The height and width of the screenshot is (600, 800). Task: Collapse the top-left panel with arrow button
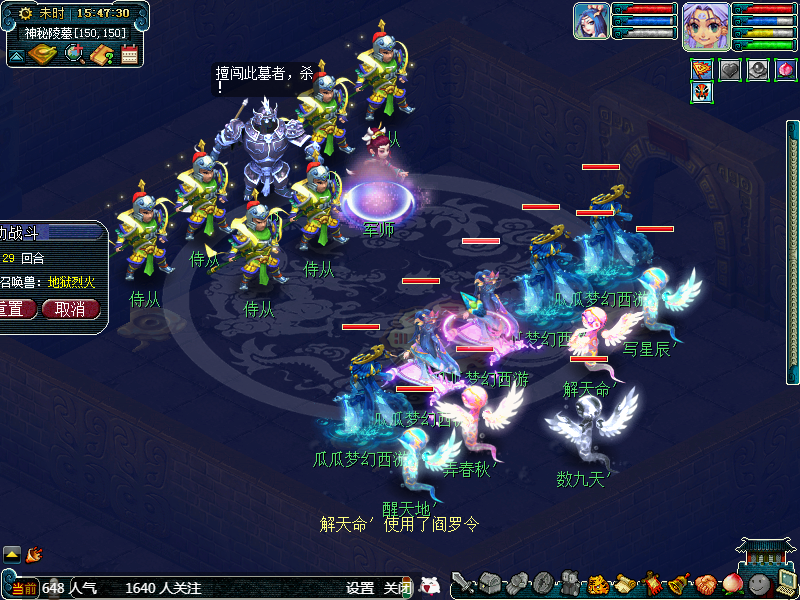[16, 55]
